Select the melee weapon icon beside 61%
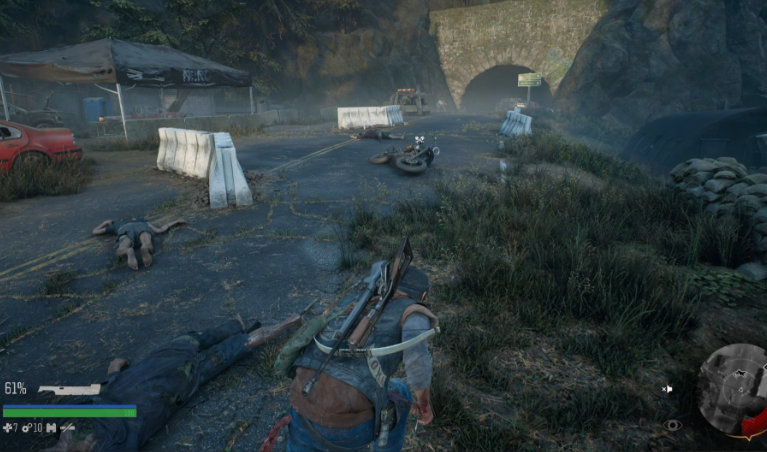 click(x=69, y=390)
